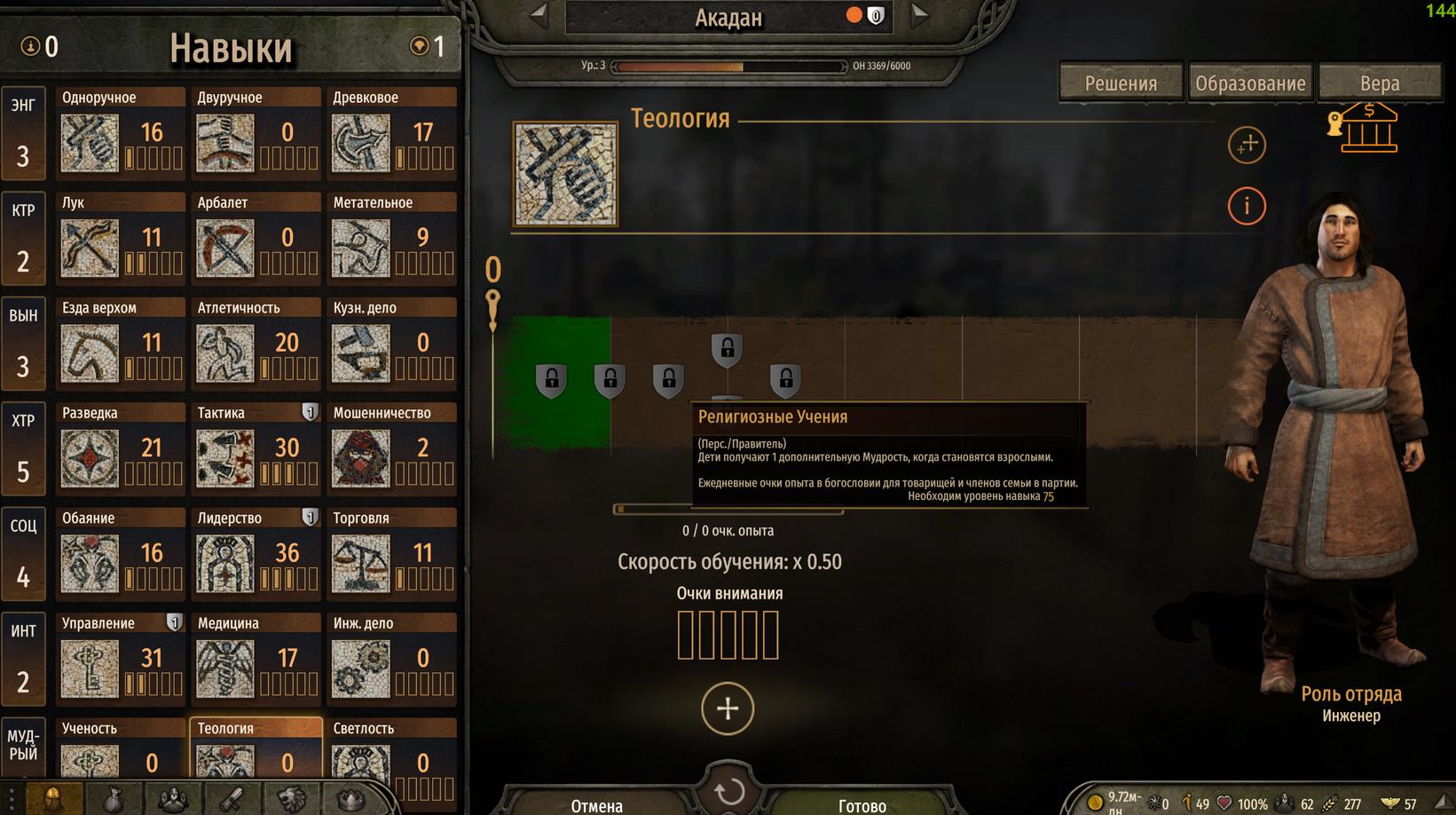1456x815 pixels.
Task: Open the Вера tab
Action: click(1379, 83)
